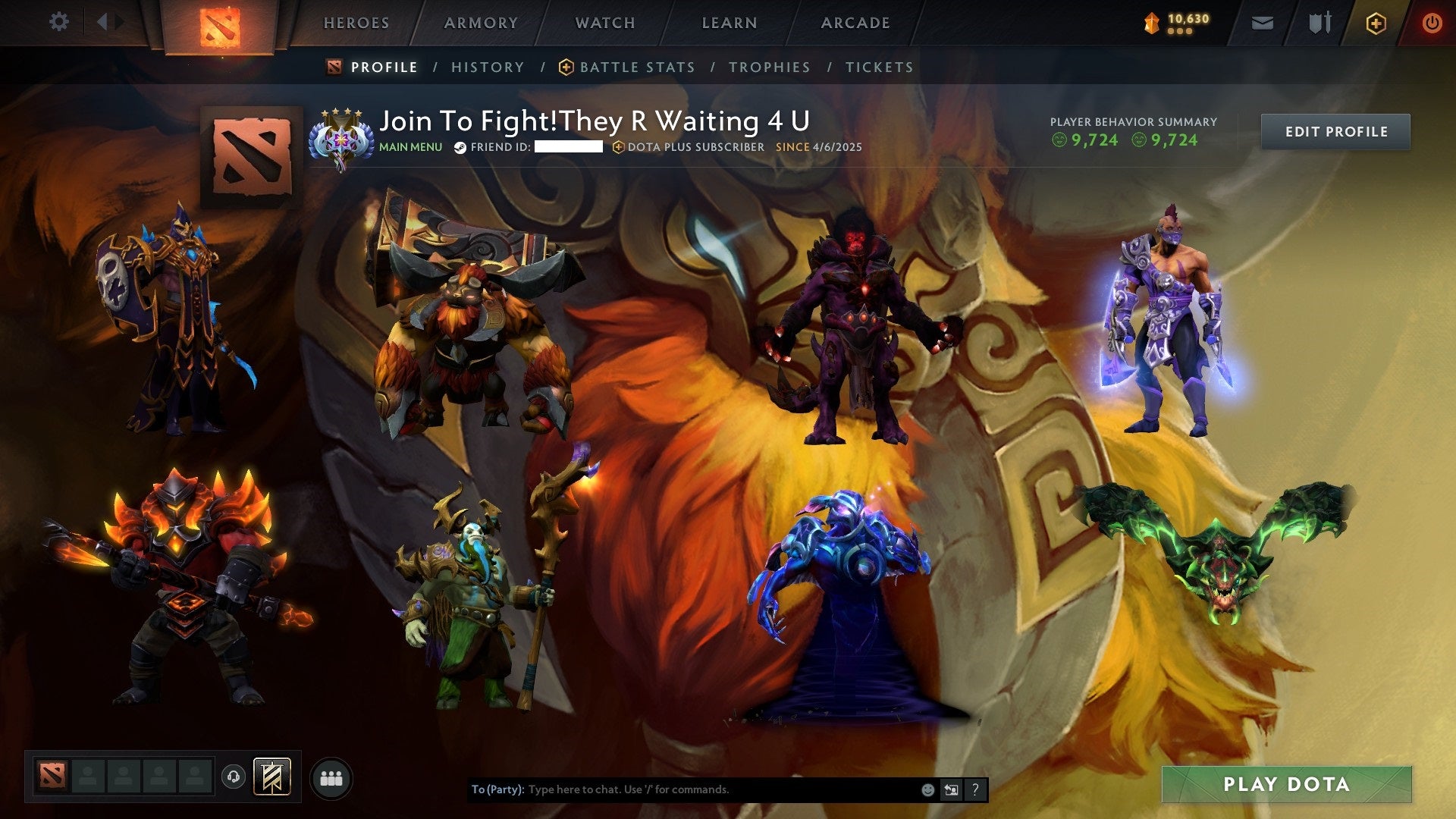Open the MAIN MENU status dropdown

pyautogui.click(x=410, y=148)
